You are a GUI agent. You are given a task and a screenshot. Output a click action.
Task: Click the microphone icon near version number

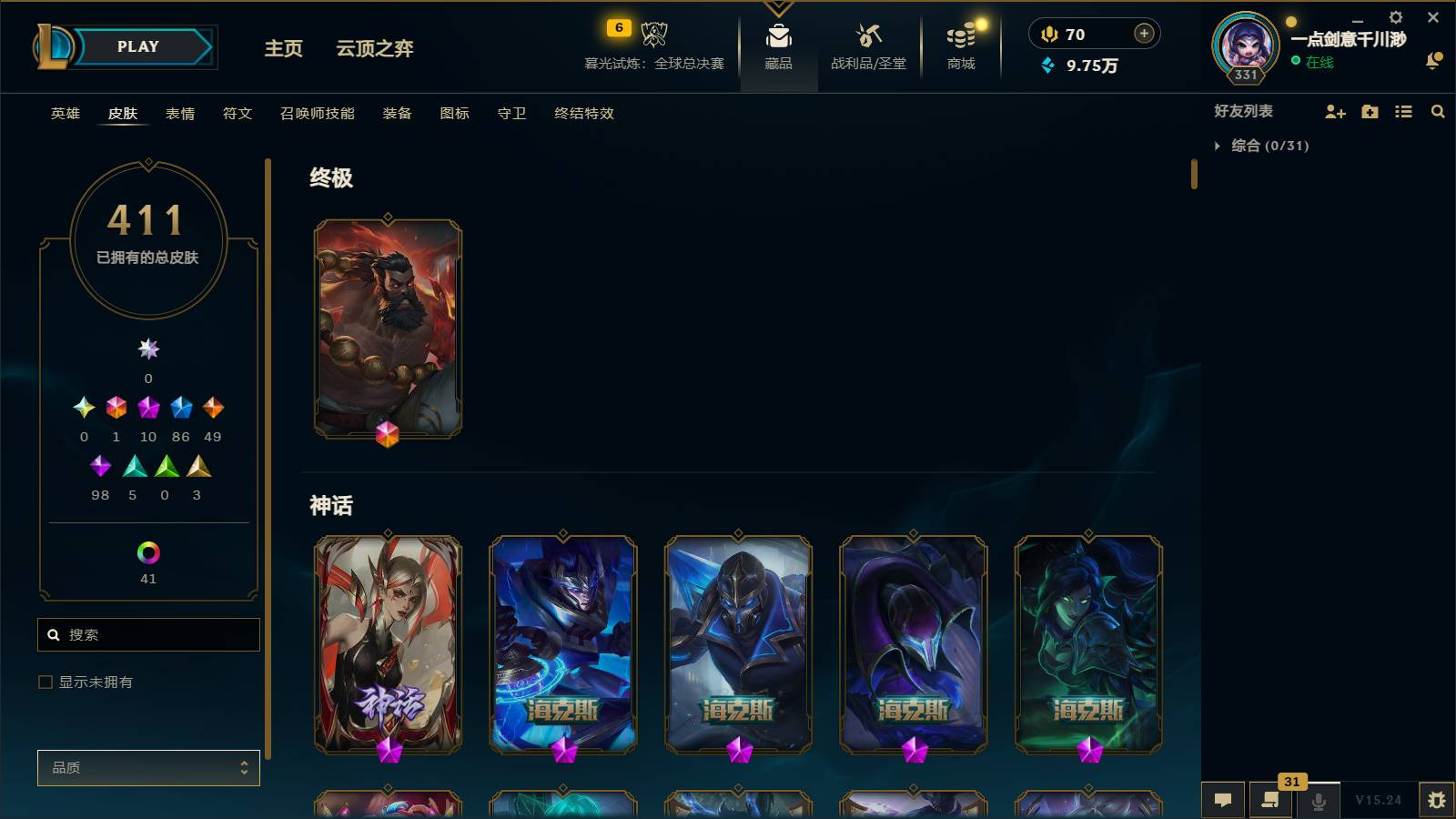[x=1317, y=799]
